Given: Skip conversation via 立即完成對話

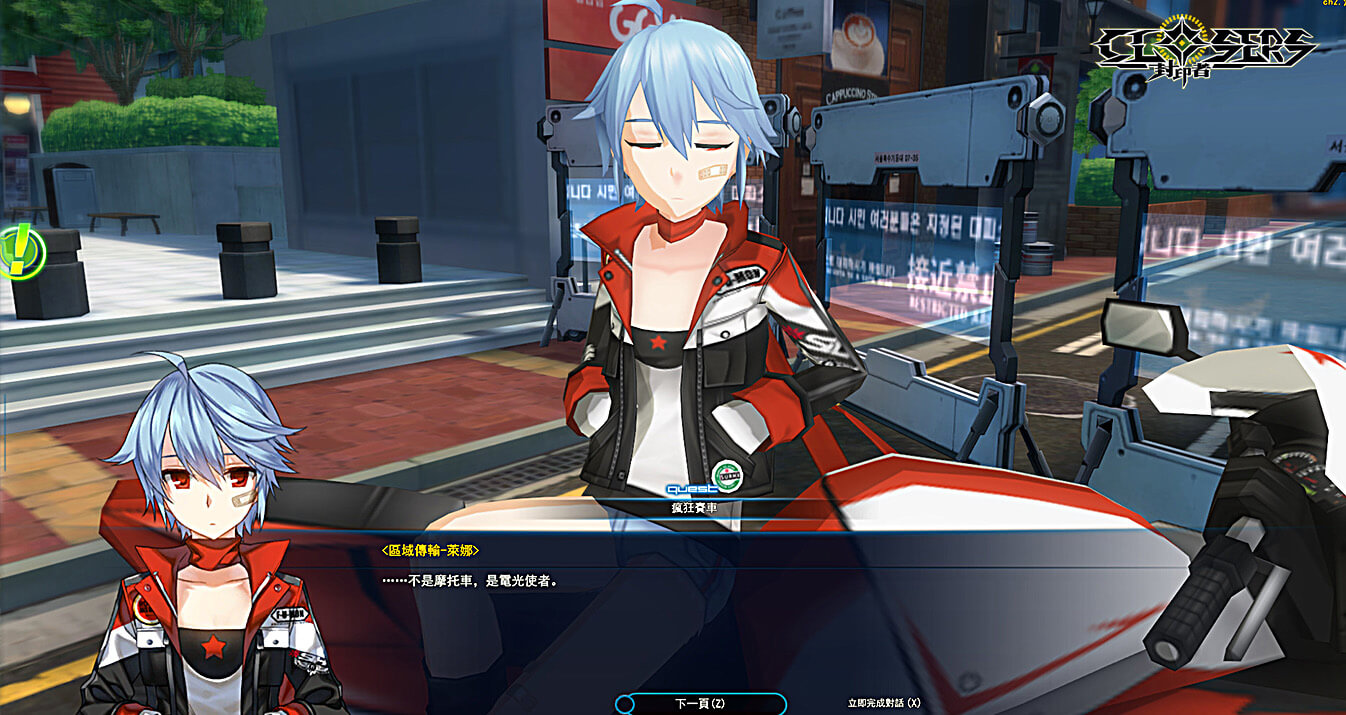Looking at the screenshot, I should (x=883, y=704).
